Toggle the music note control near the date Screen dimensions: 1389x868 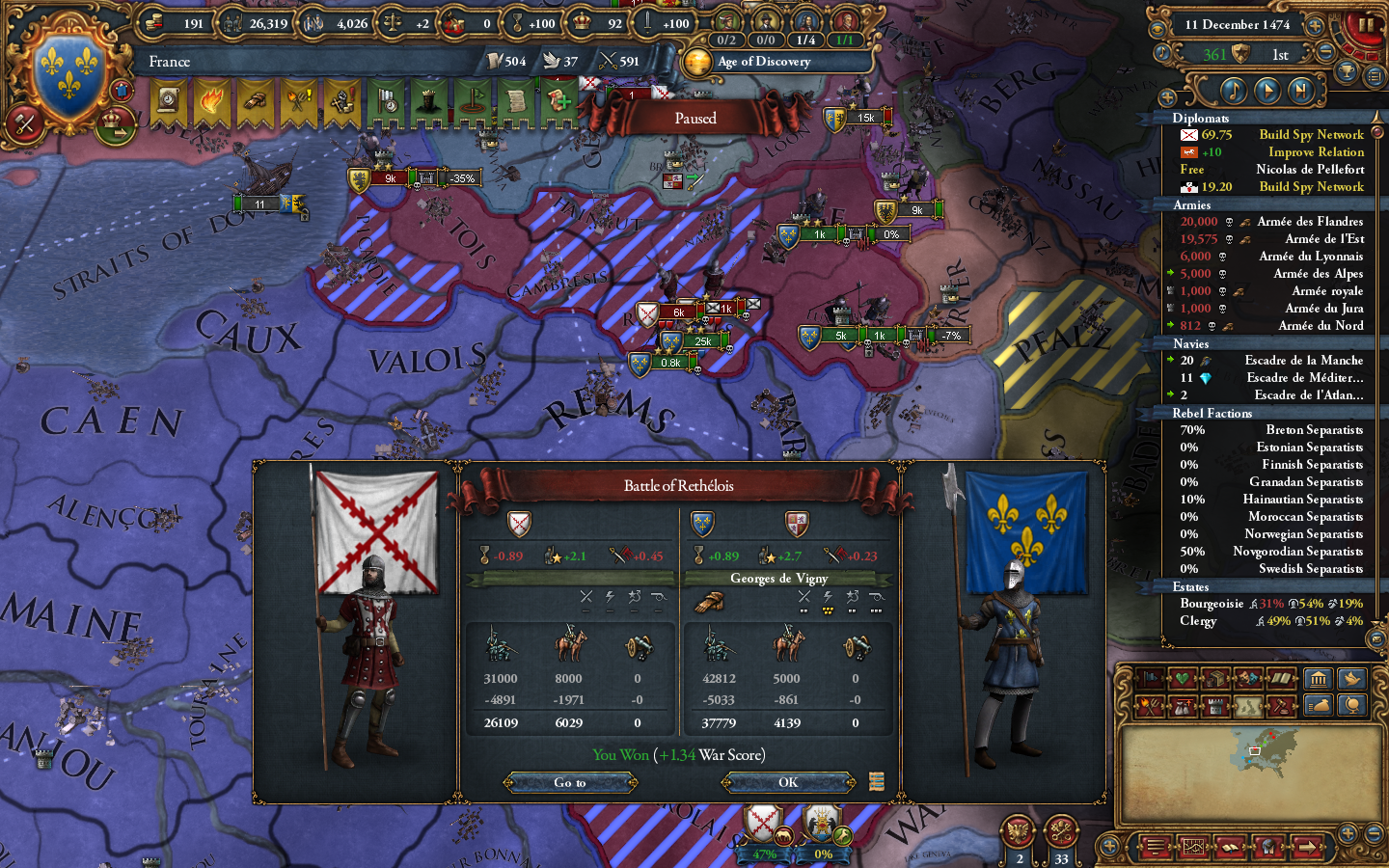point(1162,52)
